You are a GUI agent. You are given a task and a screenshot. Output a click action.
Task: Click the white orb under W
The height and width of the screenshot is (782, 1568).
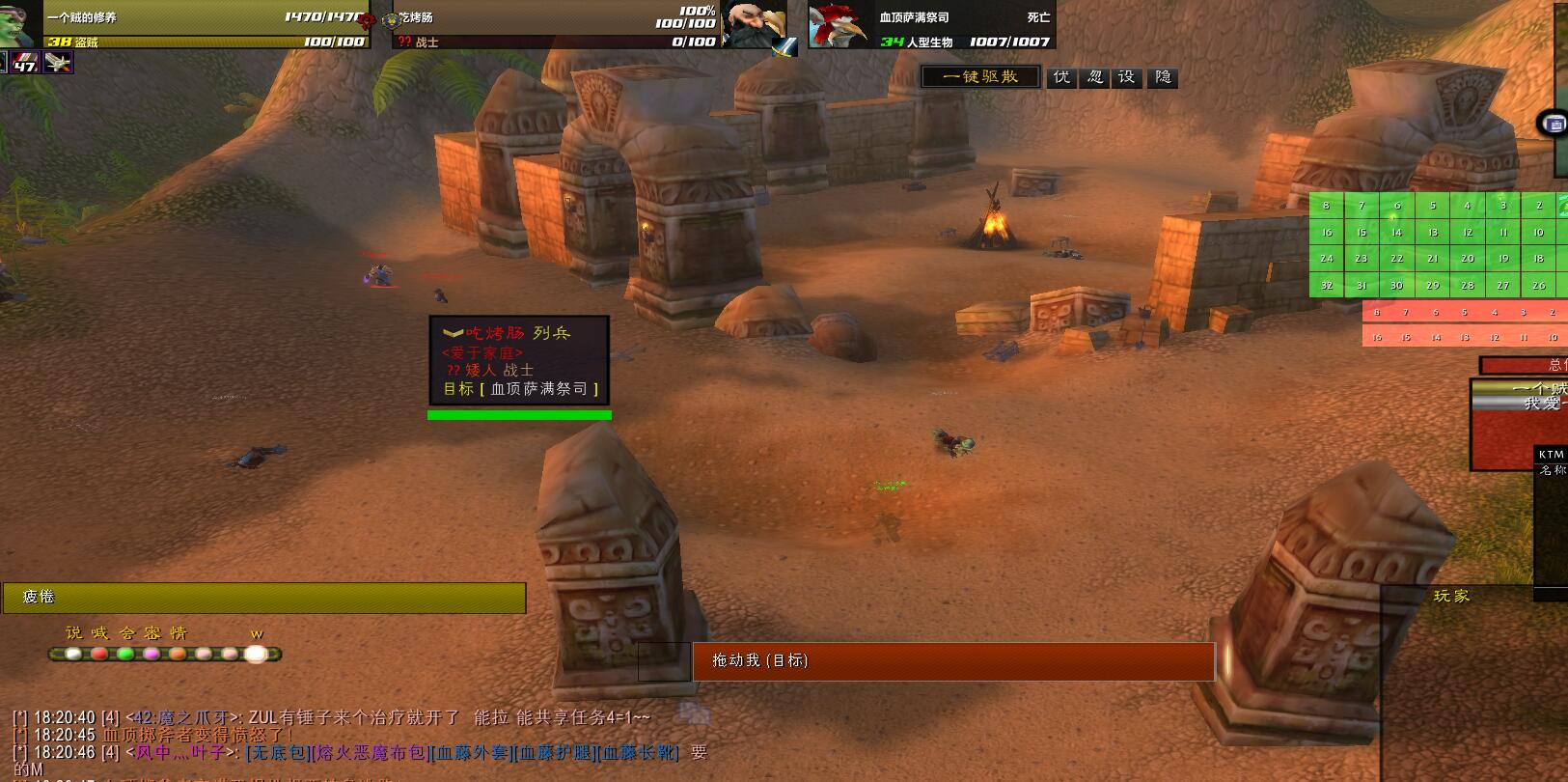tap(256, 654)
